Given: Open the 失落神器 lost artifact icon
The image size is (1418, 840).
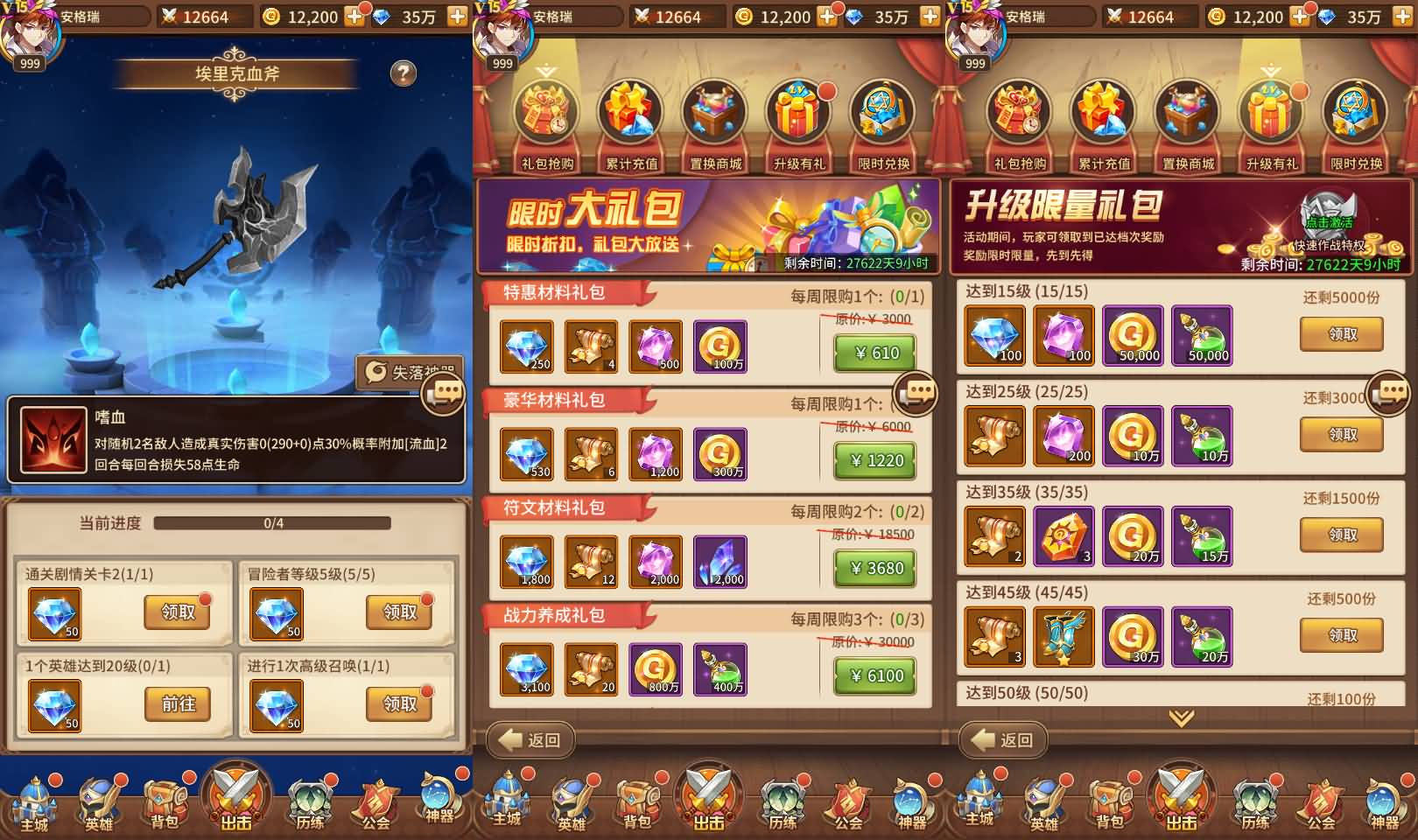Looking at the screenshot, I should pyautogui.click(x=404, y=368).
